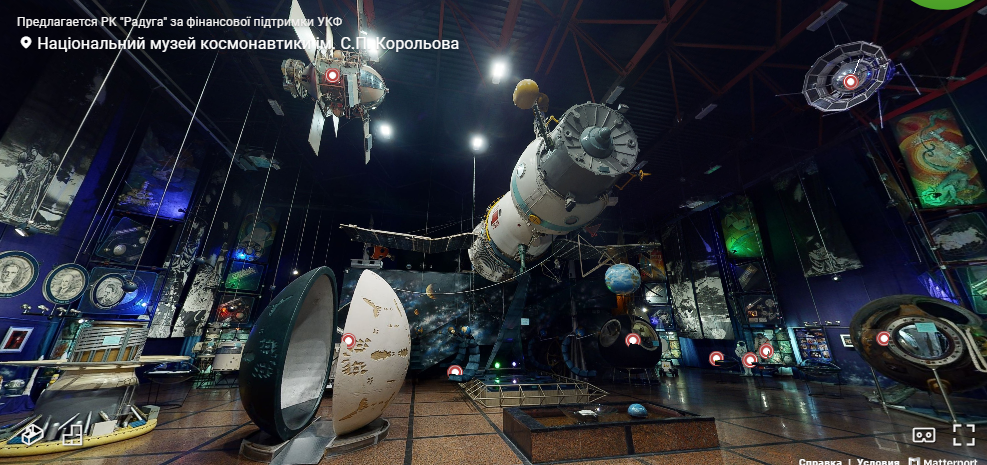Open the Условия terms link
Image resolution: width=987 pixels, height=465 pixels.
coord(879,461)
